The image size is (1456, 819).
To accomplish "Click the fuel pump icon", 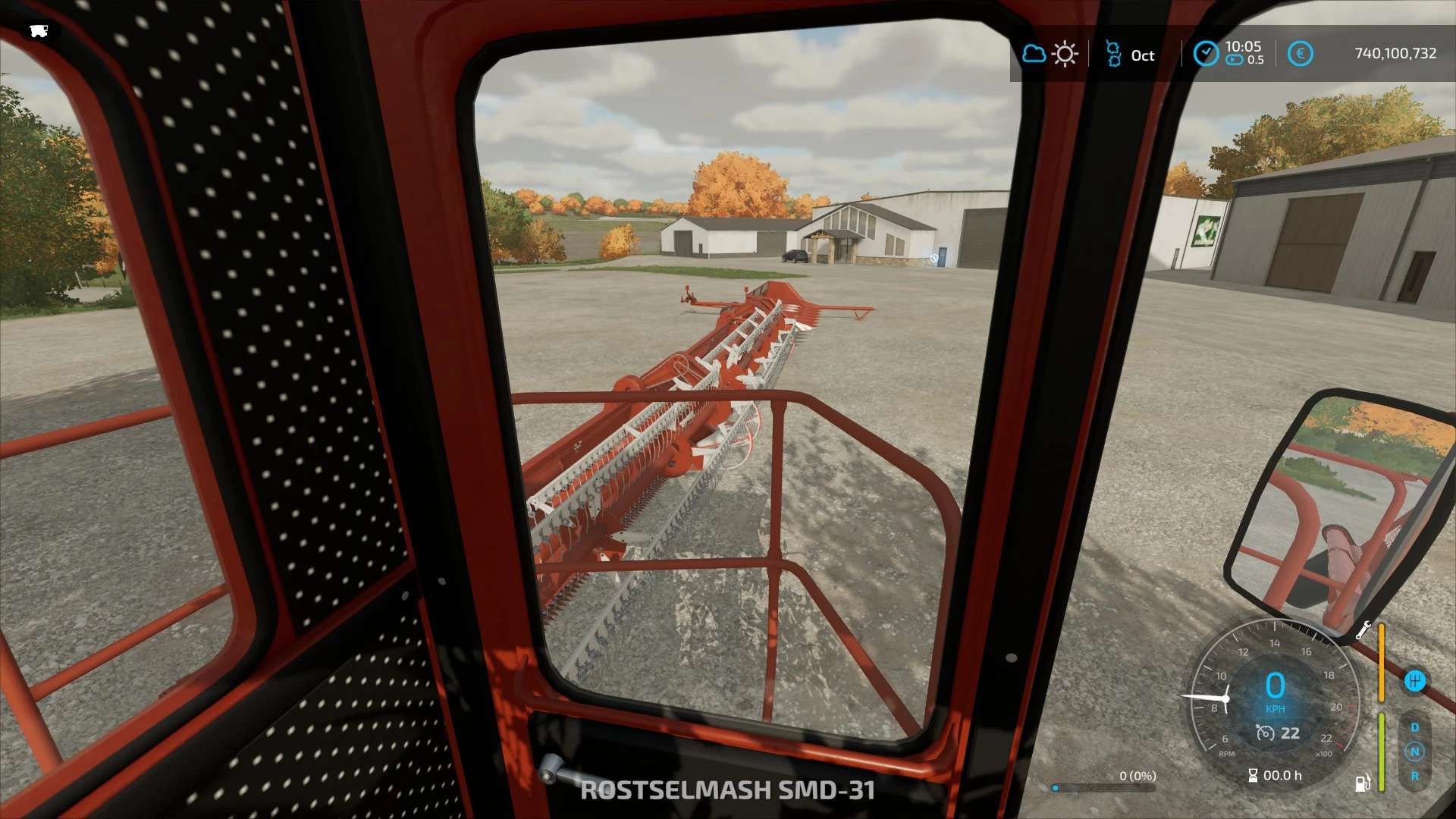I will [x=1363, y=783].
